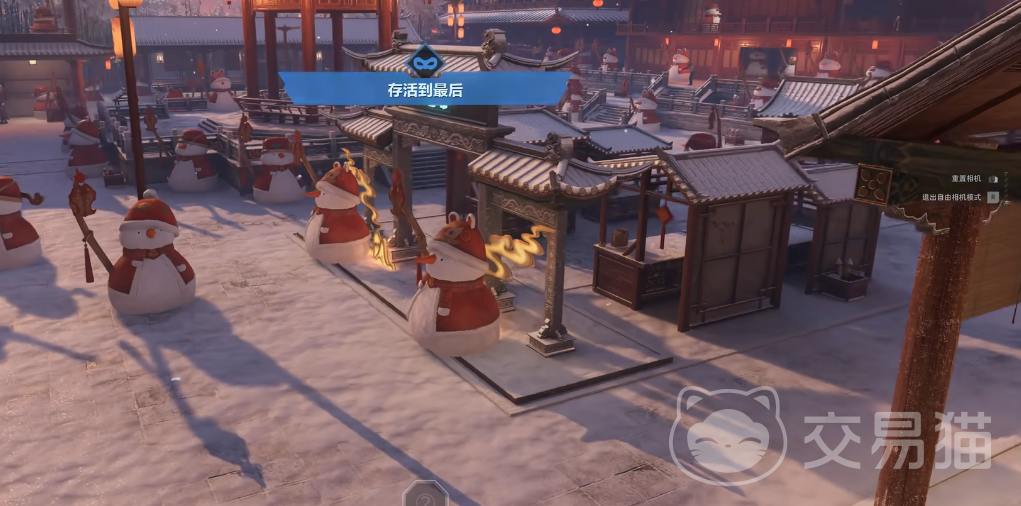
Task: Open the octagonal question mark icon
Action: point(424,494)
